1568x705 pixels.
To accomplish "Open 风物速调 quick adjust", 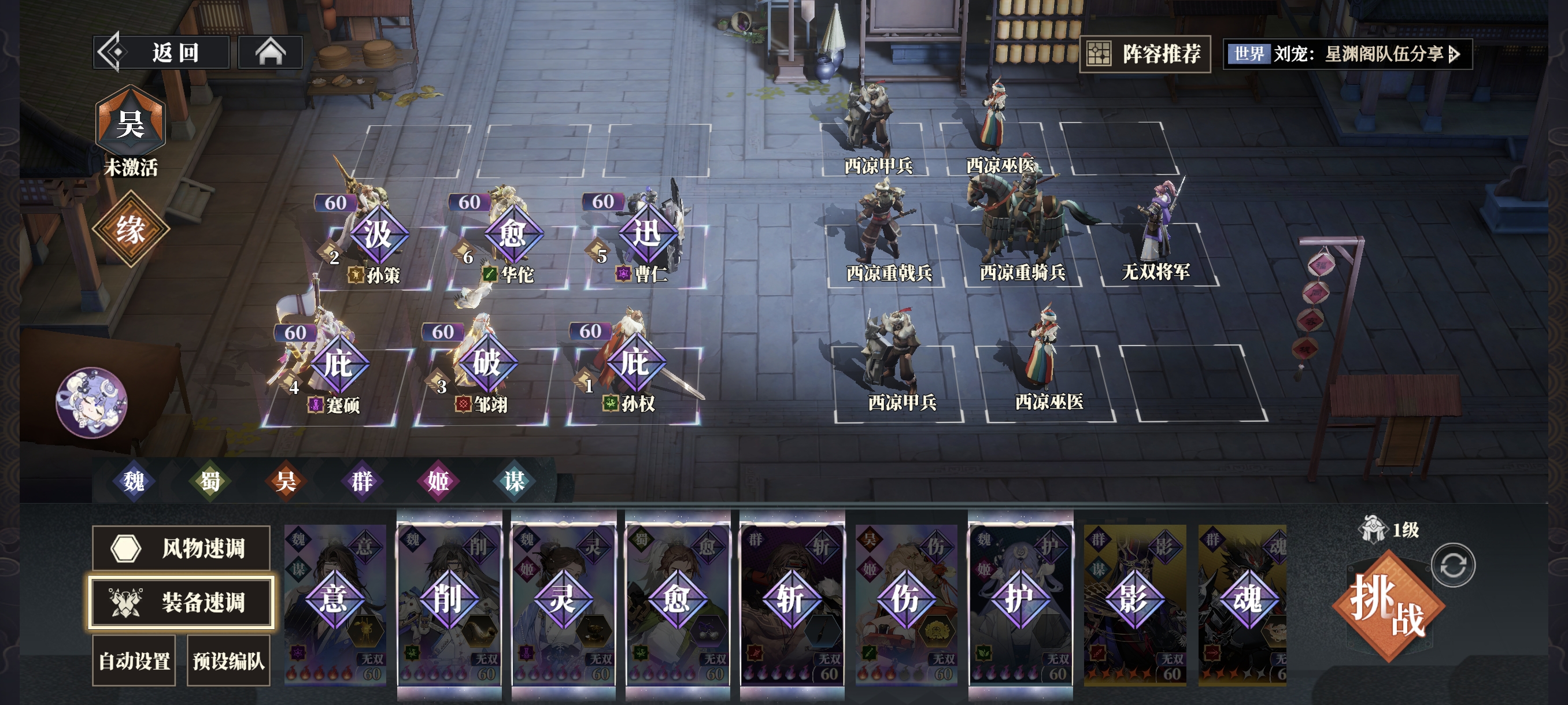I will [181, 548].
